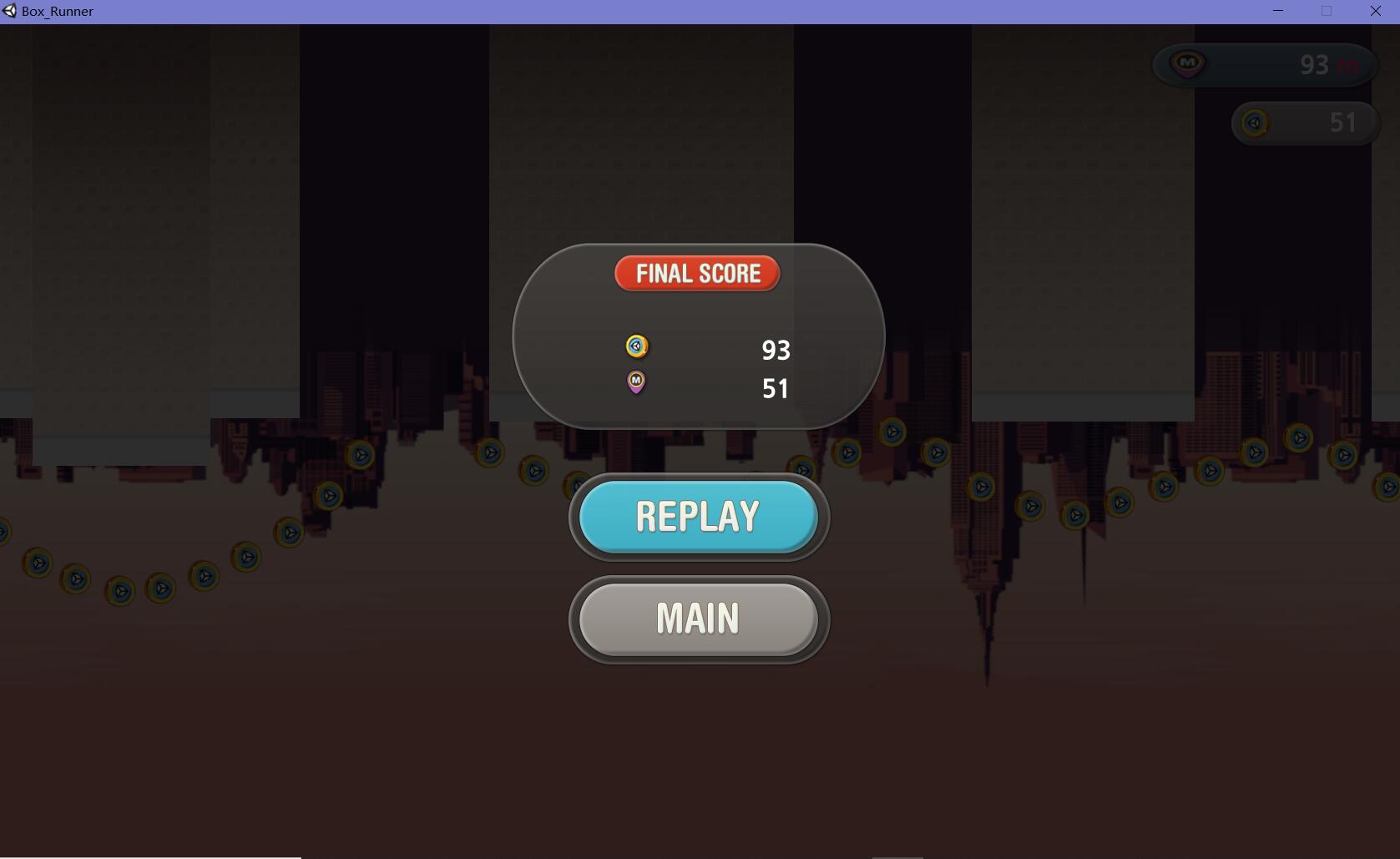1400x859 pixels.
Task: Click the coin icon in the top-right coin counter
Action: click(x=1255, y=123)
